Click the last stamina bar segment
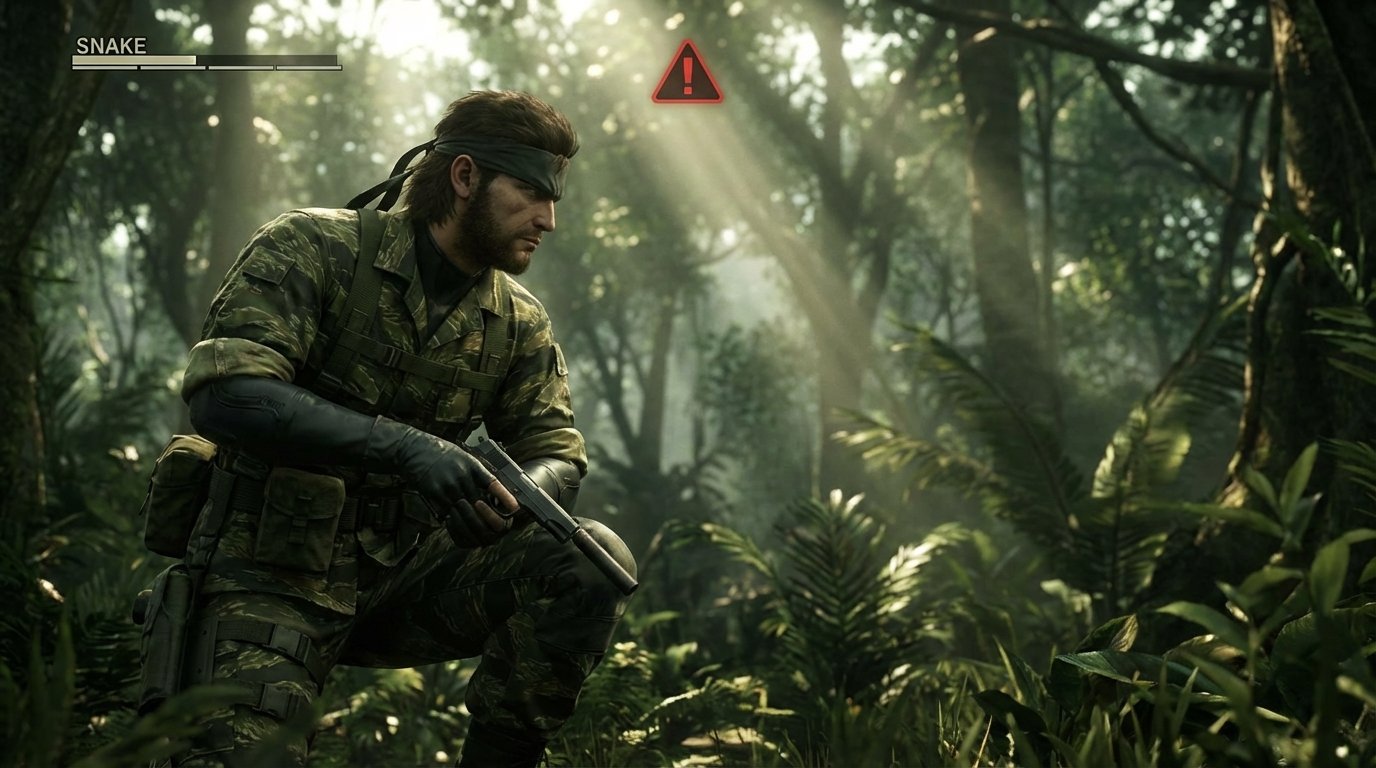1376x768 pixels. point(310,70)
